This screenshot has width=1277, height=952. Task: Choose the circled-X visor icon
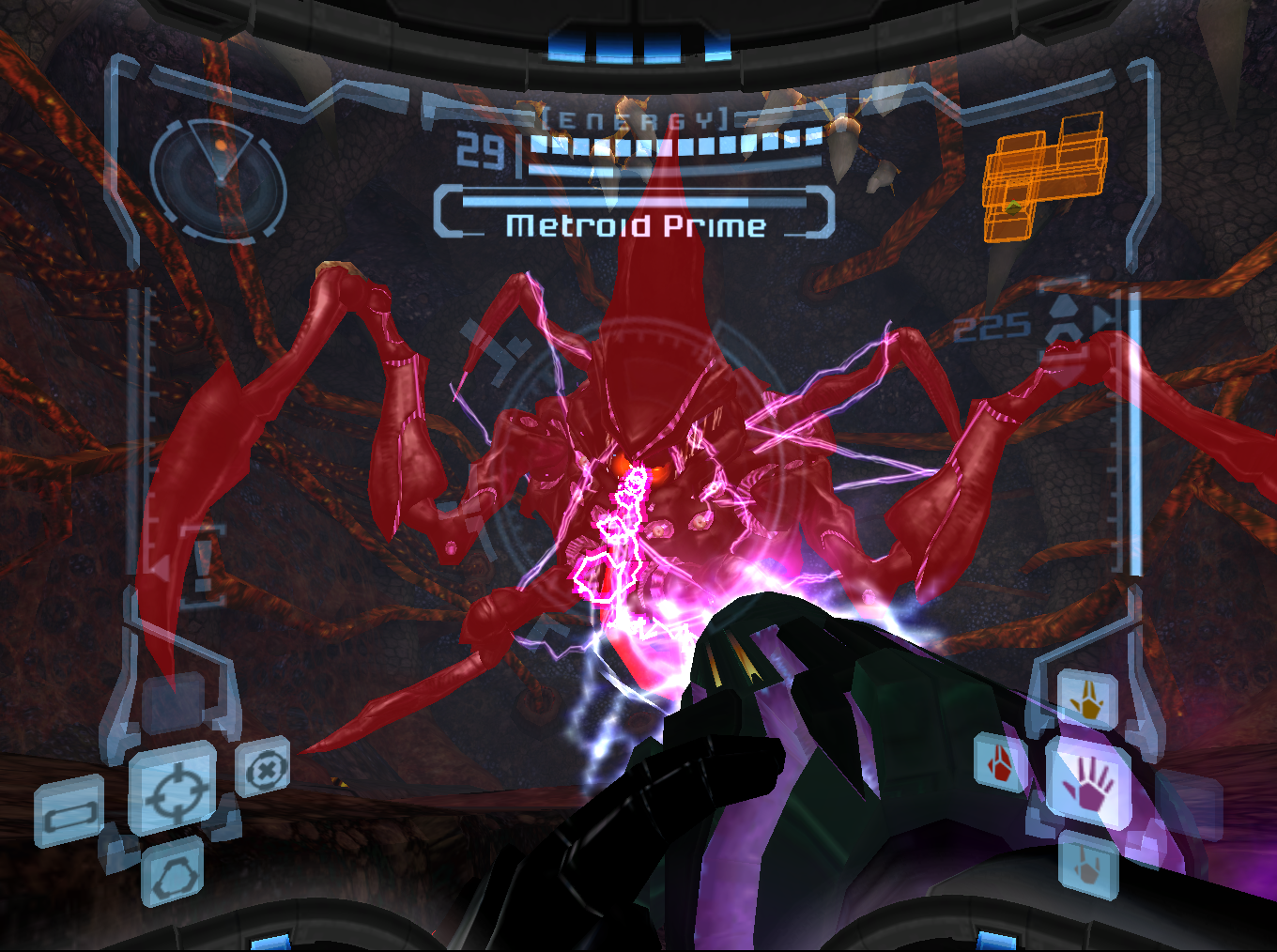point(264,770)
